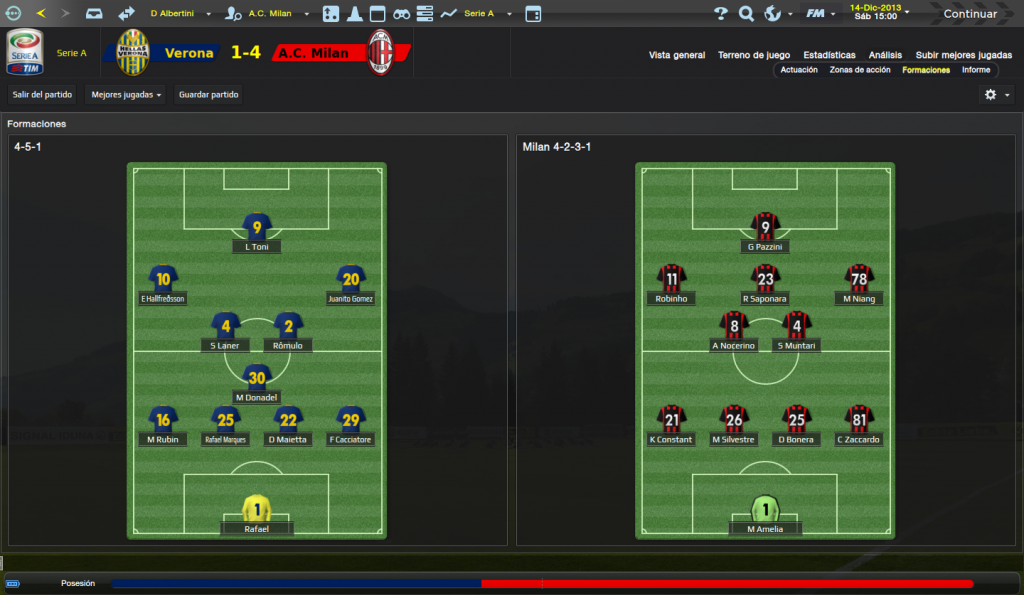Switch to the Actuación sub-tab

[799, 70]
